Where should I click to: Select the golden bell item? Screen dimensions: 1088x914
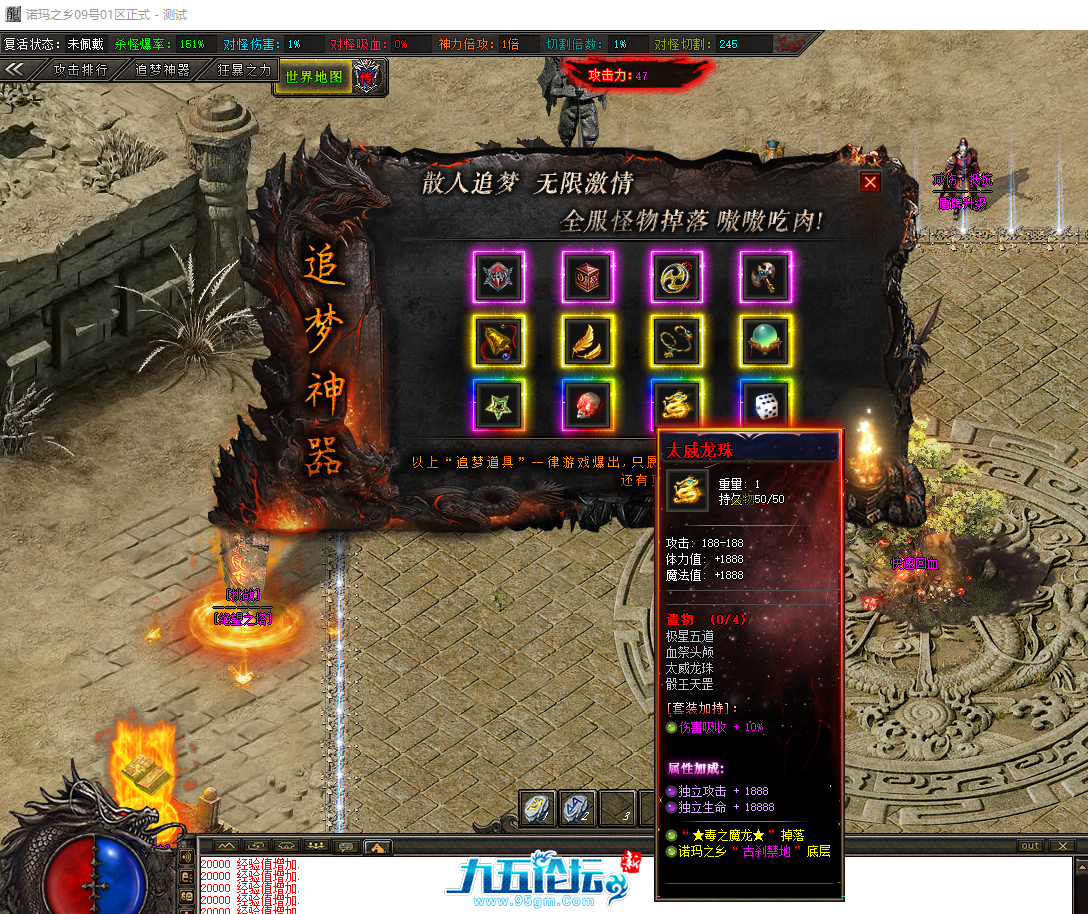click(x=499, y=342)
